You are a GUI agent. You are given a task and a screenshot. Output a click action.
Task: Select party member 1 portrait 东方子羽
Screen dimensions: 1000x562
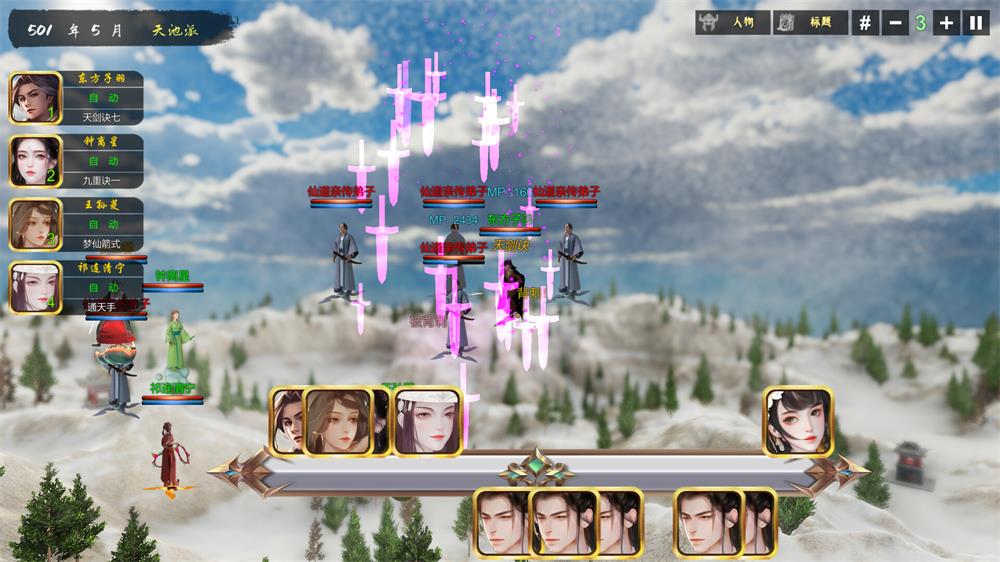coord(35,97)
